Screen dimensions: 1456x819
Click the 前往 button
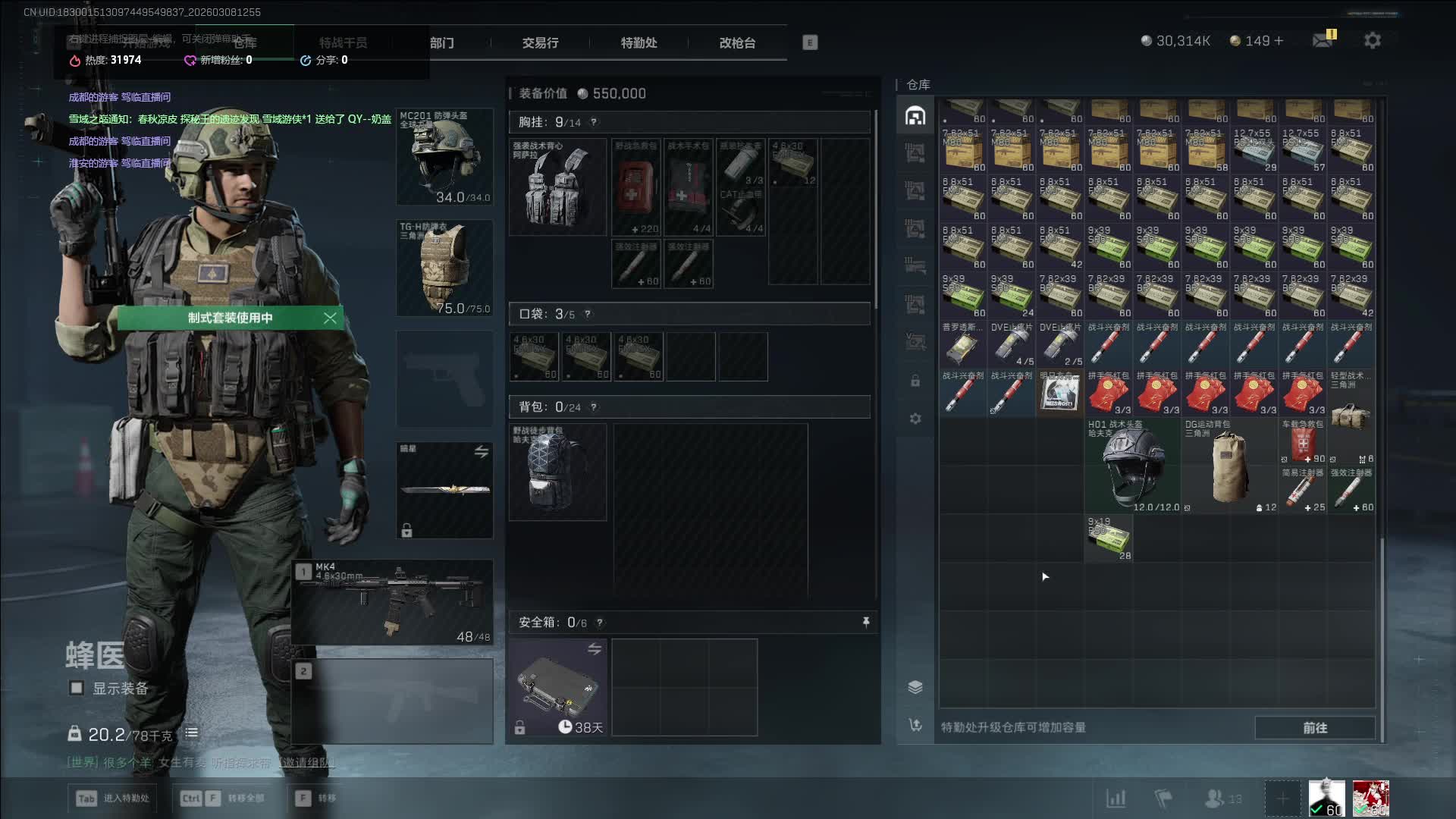tap(1315, 728)
